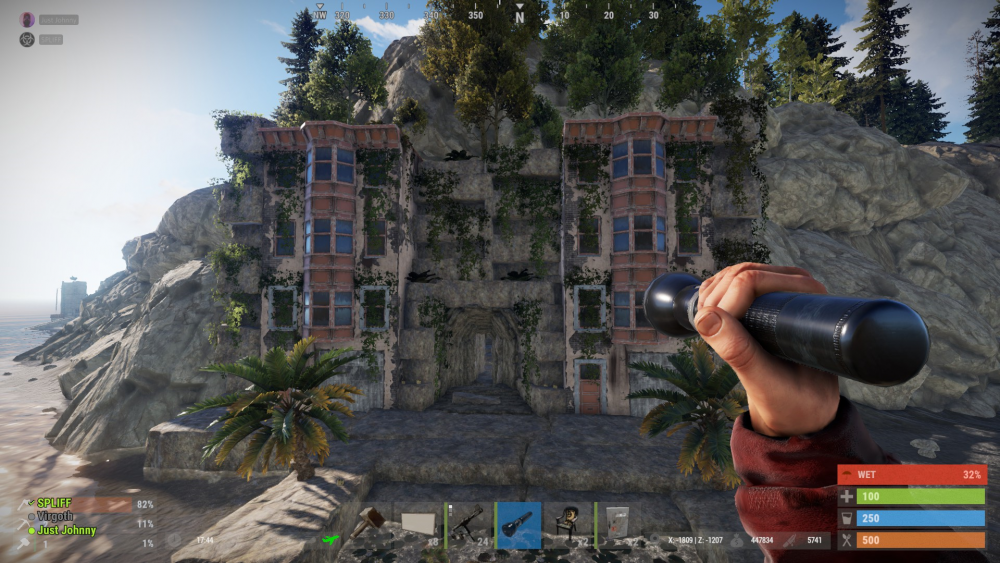This screenshot has height=563, width=1000.
Task: Click Just Johnny in the team list
Action: (66, 530)
